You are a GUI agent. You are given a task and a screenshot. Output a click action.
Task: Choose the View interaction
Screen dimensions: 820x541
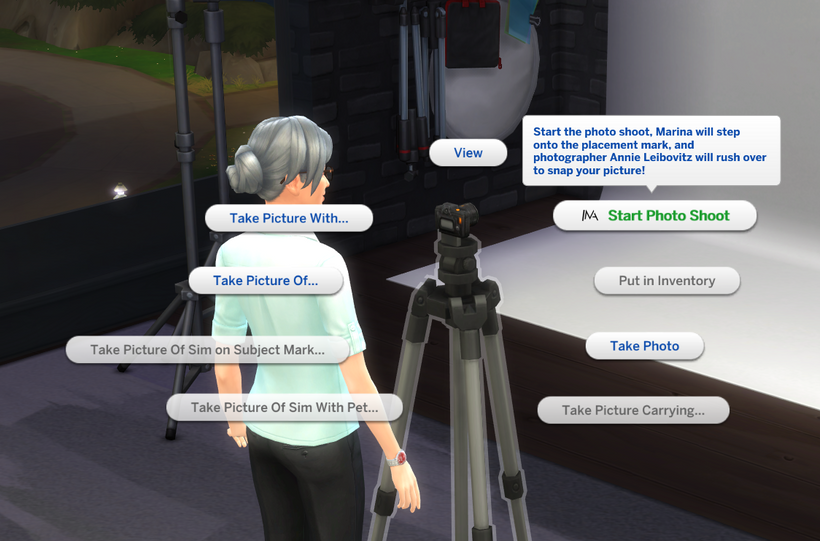(x=468, y=153)
